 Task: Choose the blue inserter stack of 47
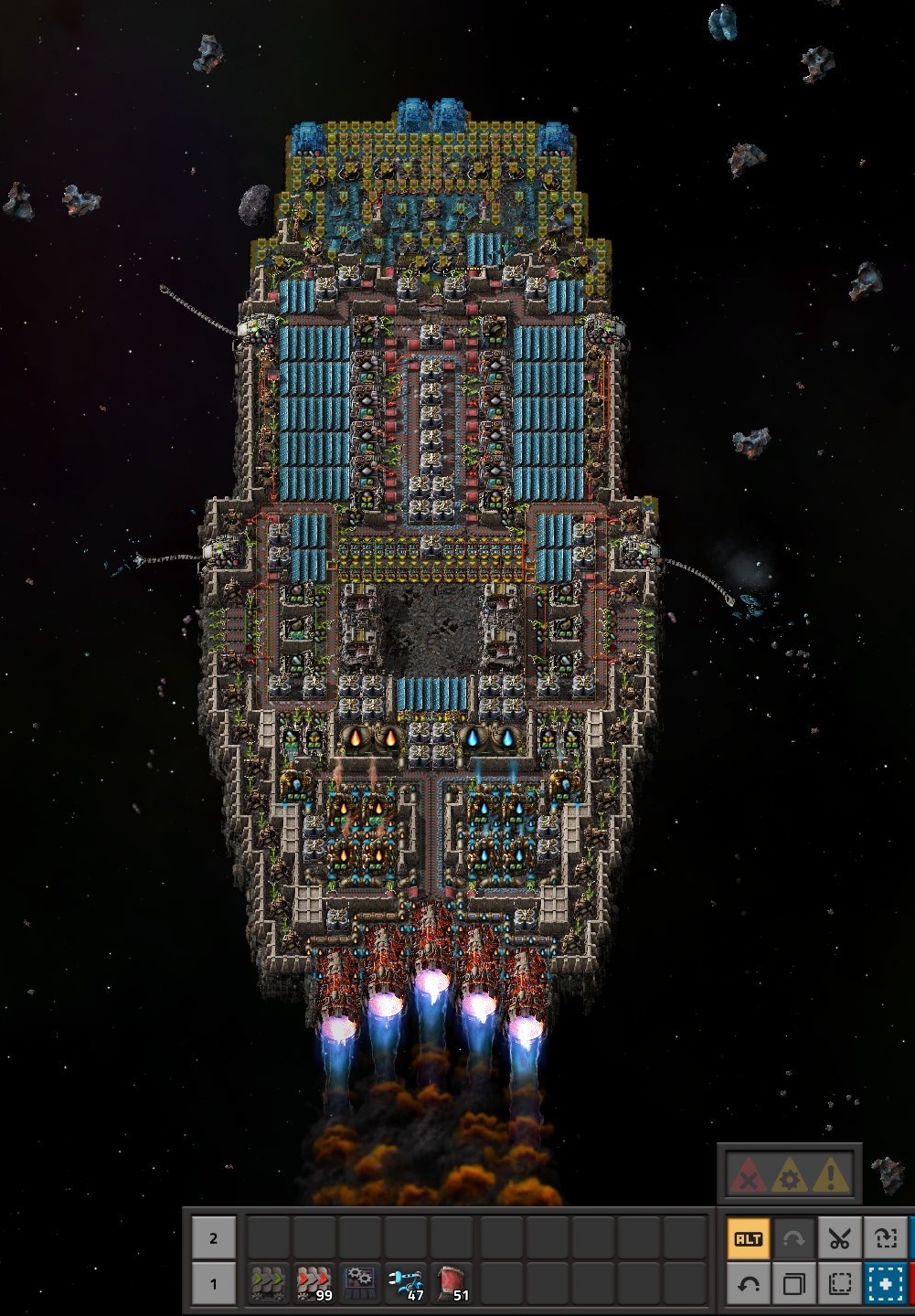point(406,1283)
